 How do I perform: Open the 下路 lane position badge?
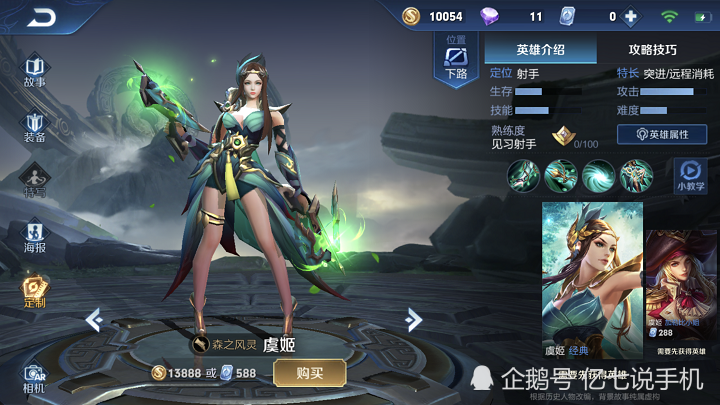(x=456, y=60)
